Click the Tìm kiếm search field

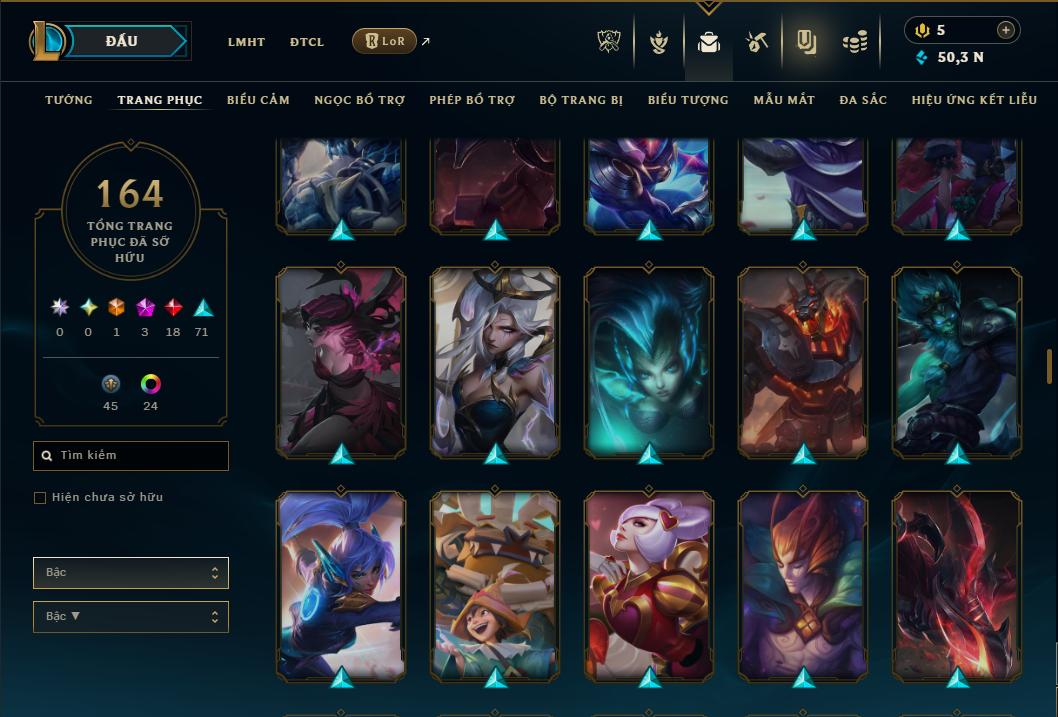click(131, 456)
